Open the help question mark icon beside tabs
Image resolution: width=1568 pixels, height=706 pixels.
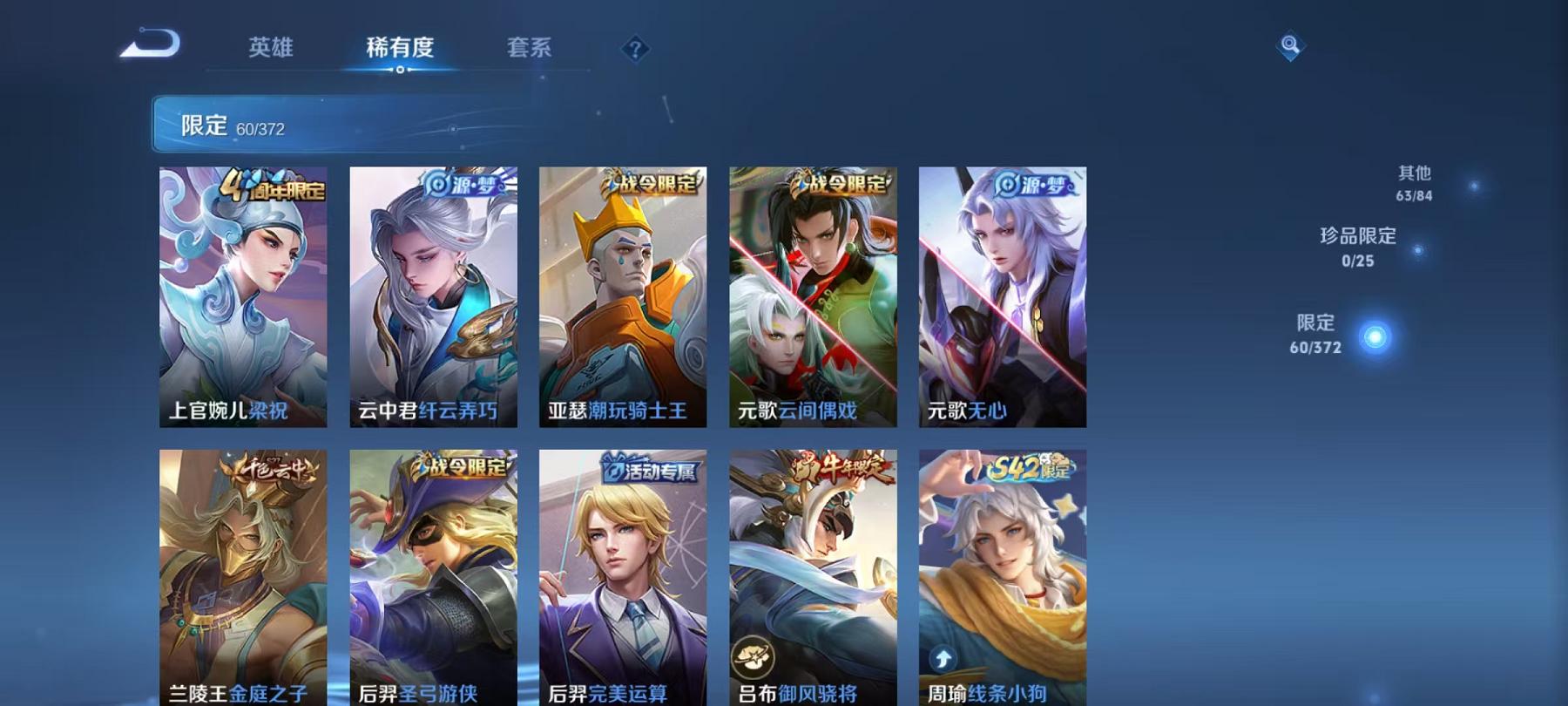637,50
